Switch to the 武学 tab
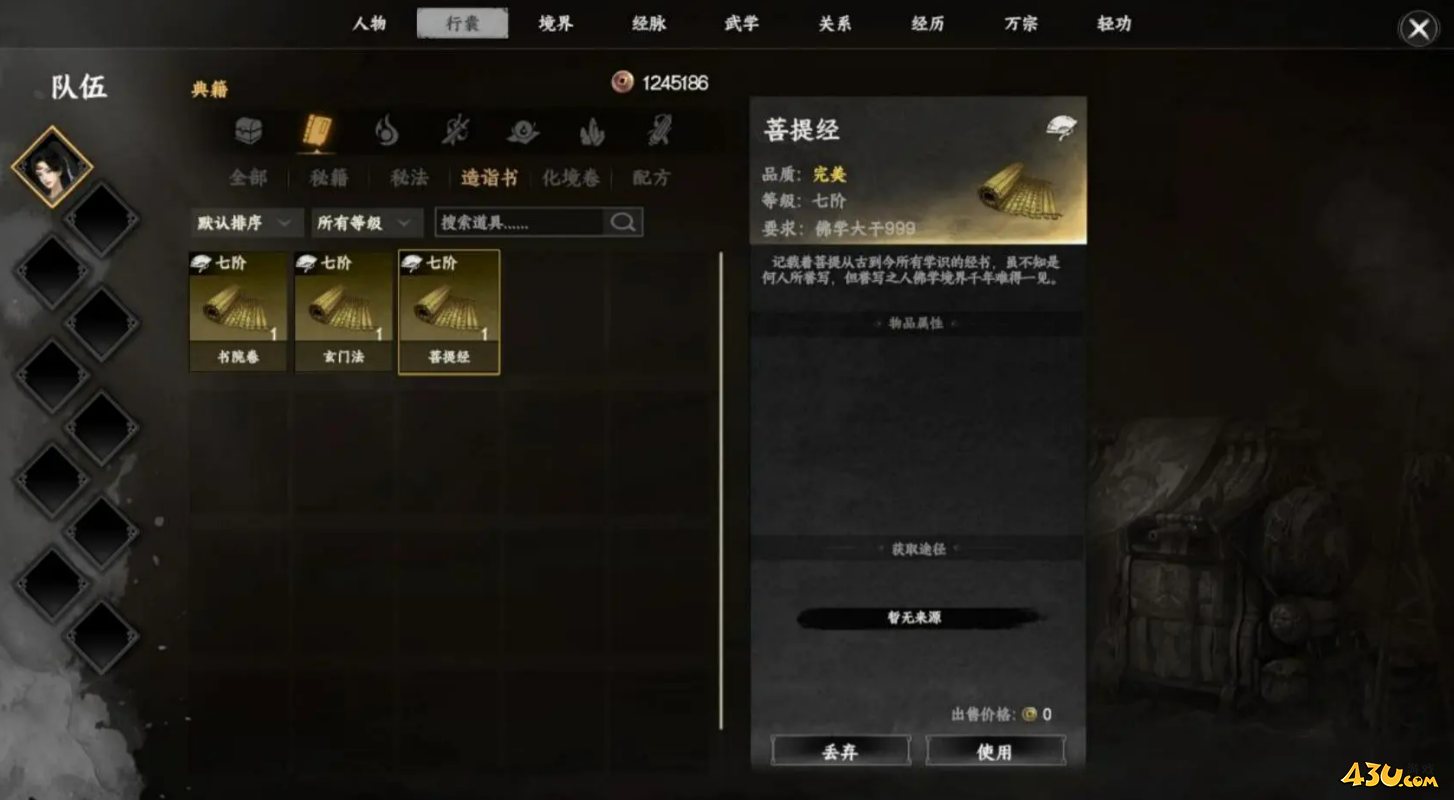1454x800 pixels. 741,25
